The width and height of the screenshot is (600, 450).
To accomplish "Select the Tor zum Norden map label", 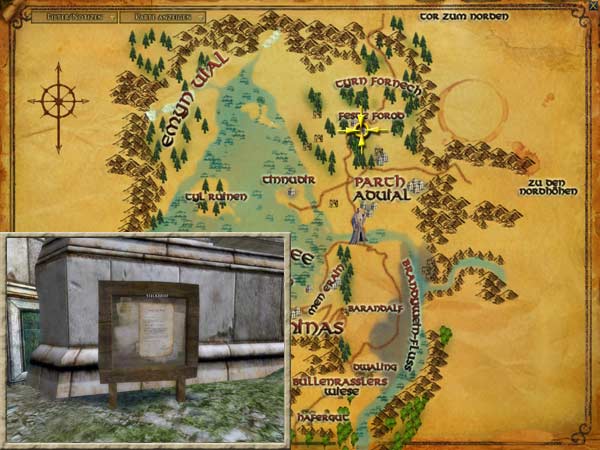I will point(465,17).
